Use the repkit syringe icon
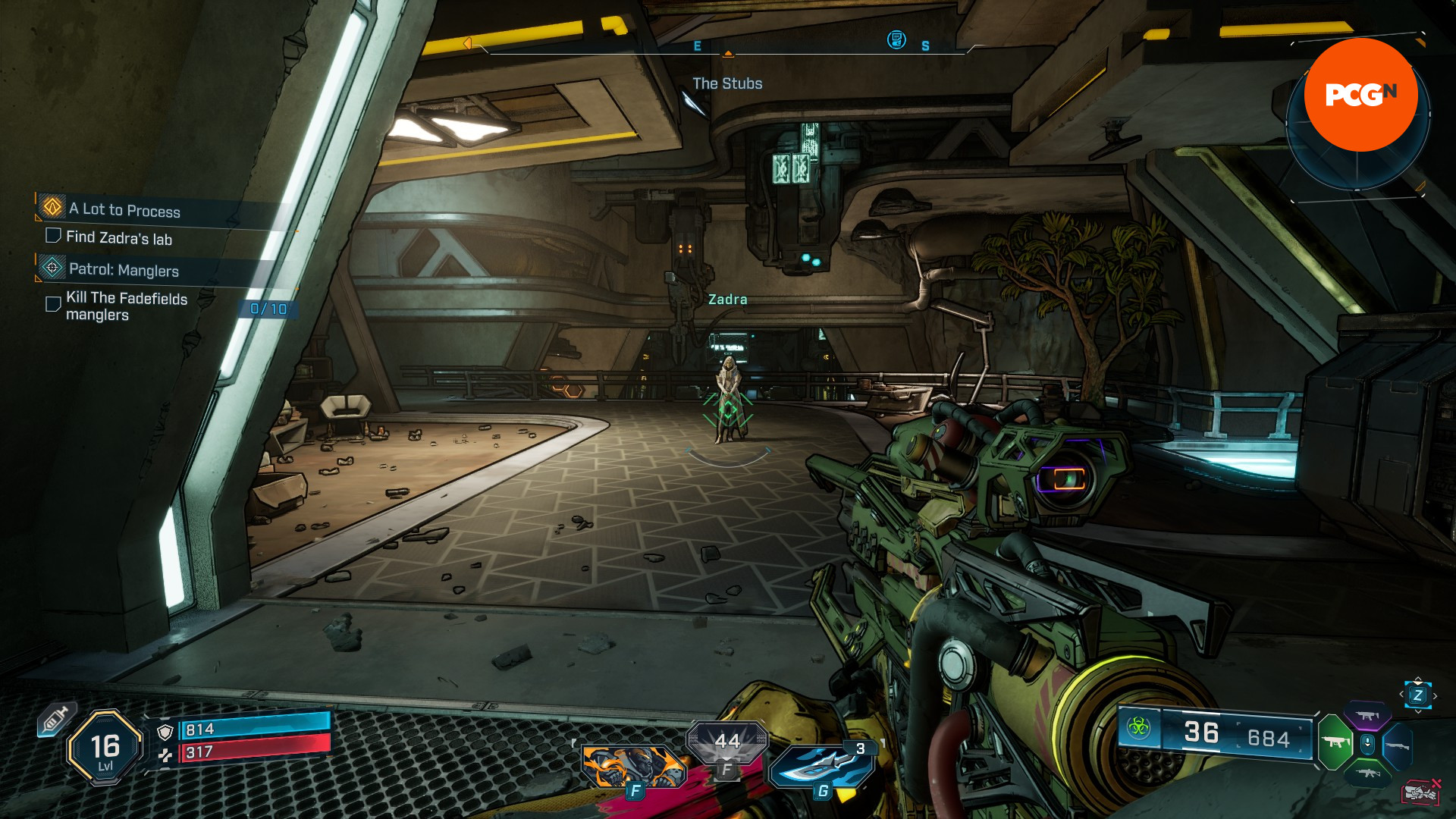The image size is (1456, 819). click(55, 717)
